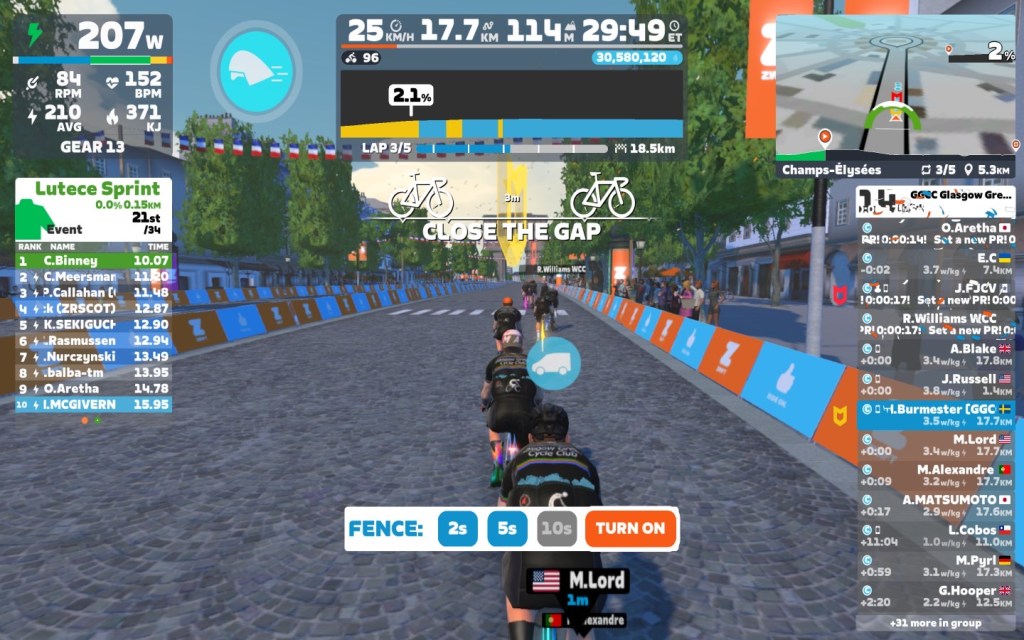Pick A.MATSUMOTO from the riders list
Image resolution: width=1024 pixels, height=640 pixels.
(x=935, y=505)
